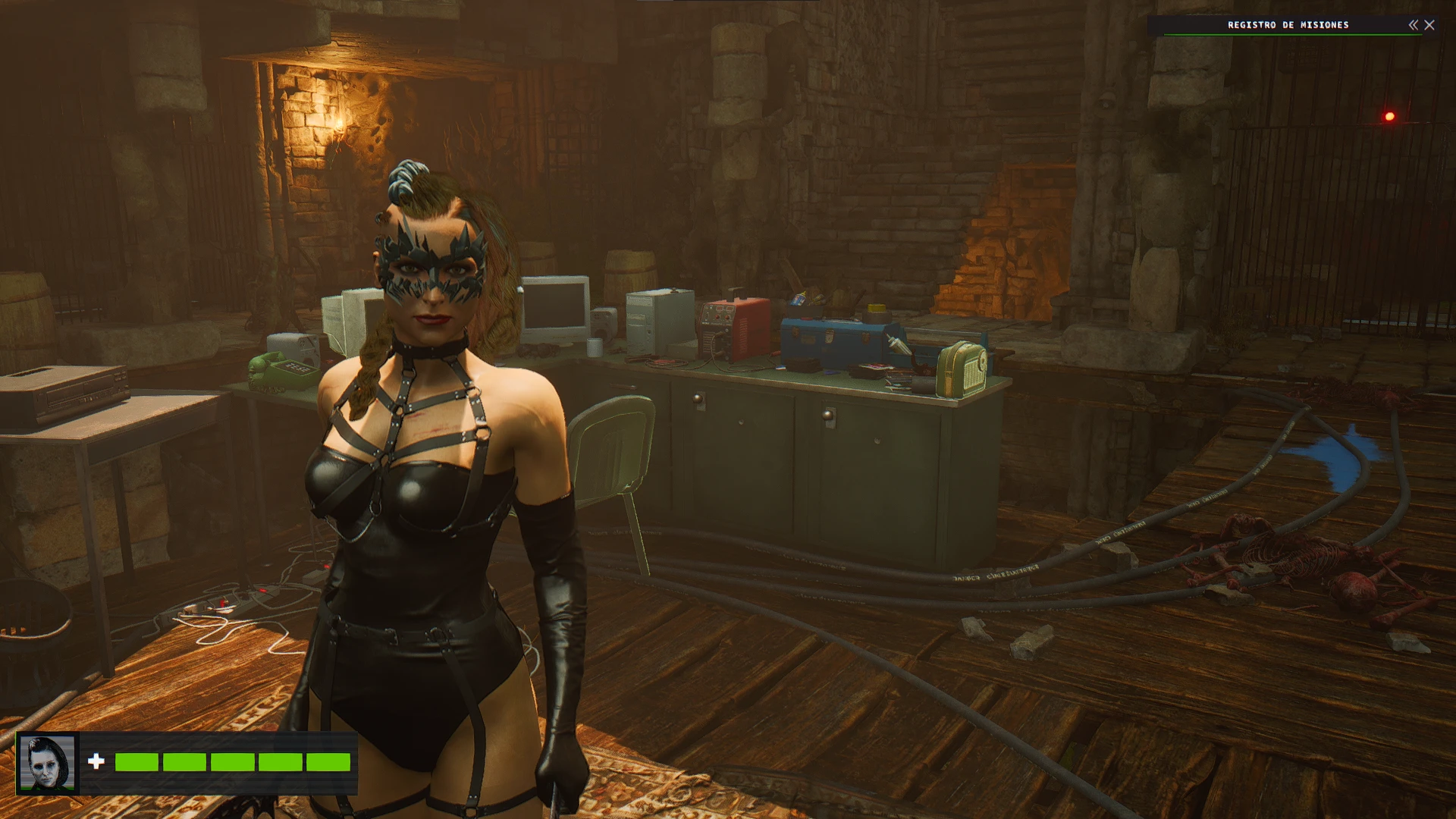This screenshot has width=1456, height=819.
Task: Close the Registro de Misiones panel
Action: pyautogui.click(x=1430, y=25)
